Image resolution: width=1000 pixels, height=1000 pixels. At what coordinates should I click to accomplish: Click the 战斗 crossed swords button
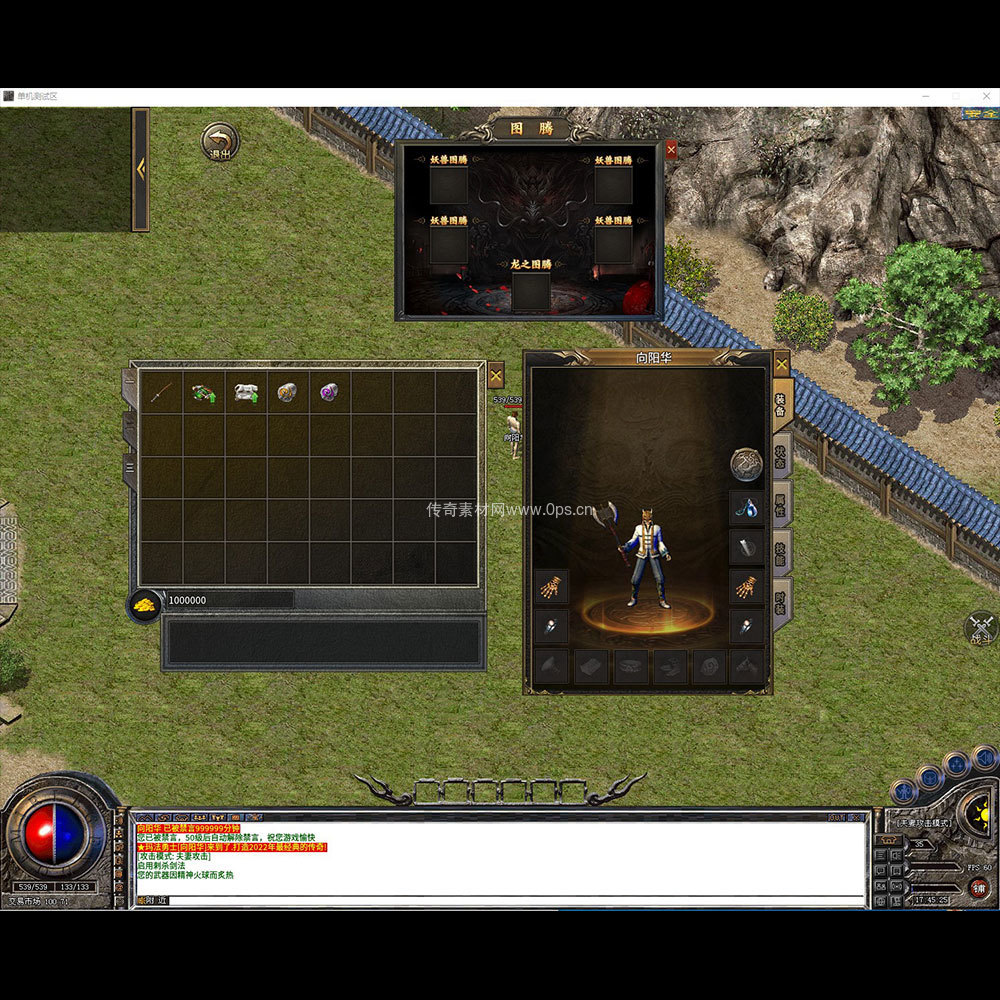(981, 628)
